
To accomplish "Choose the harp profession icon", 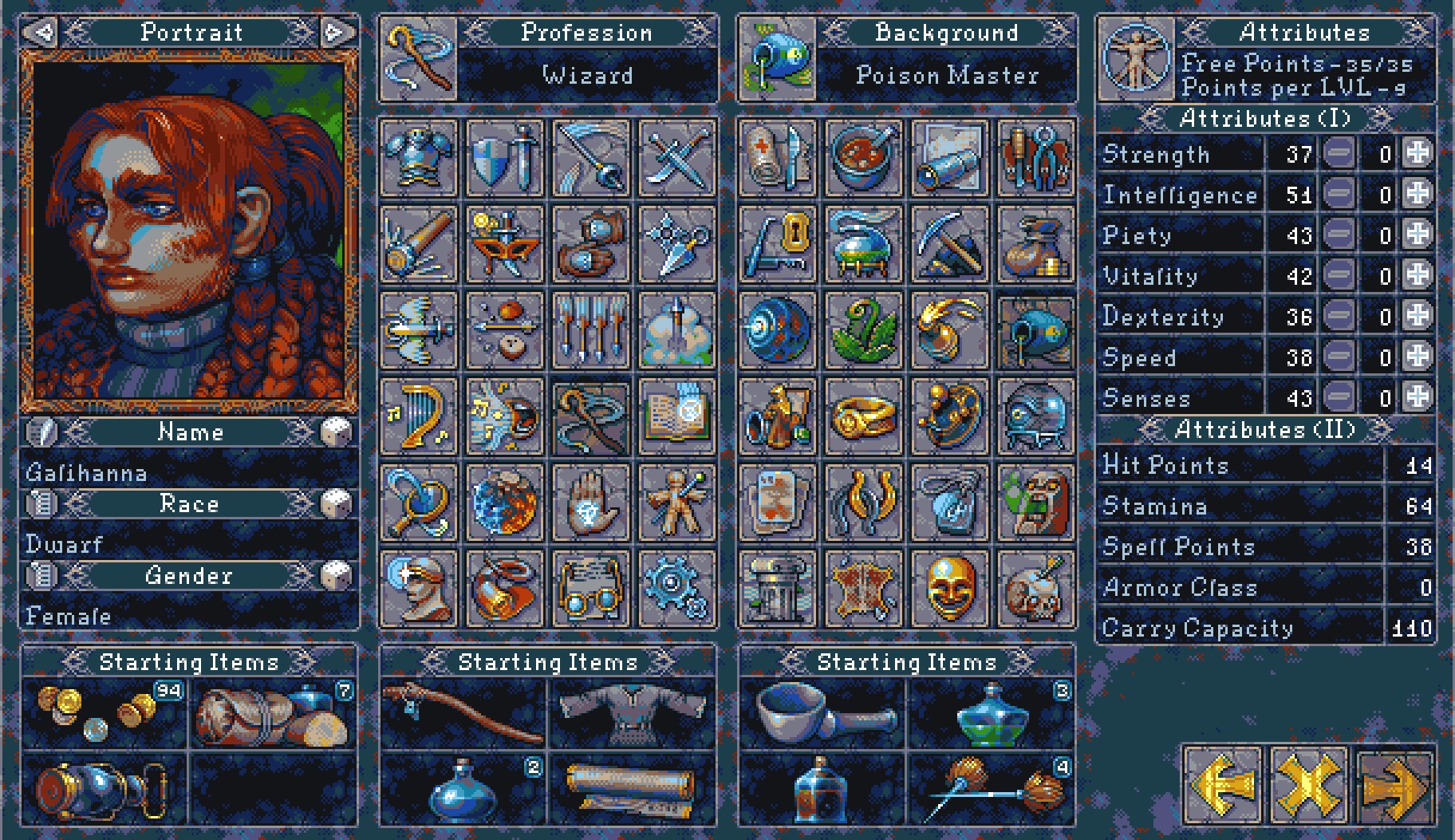I will (x=418, y=416).
